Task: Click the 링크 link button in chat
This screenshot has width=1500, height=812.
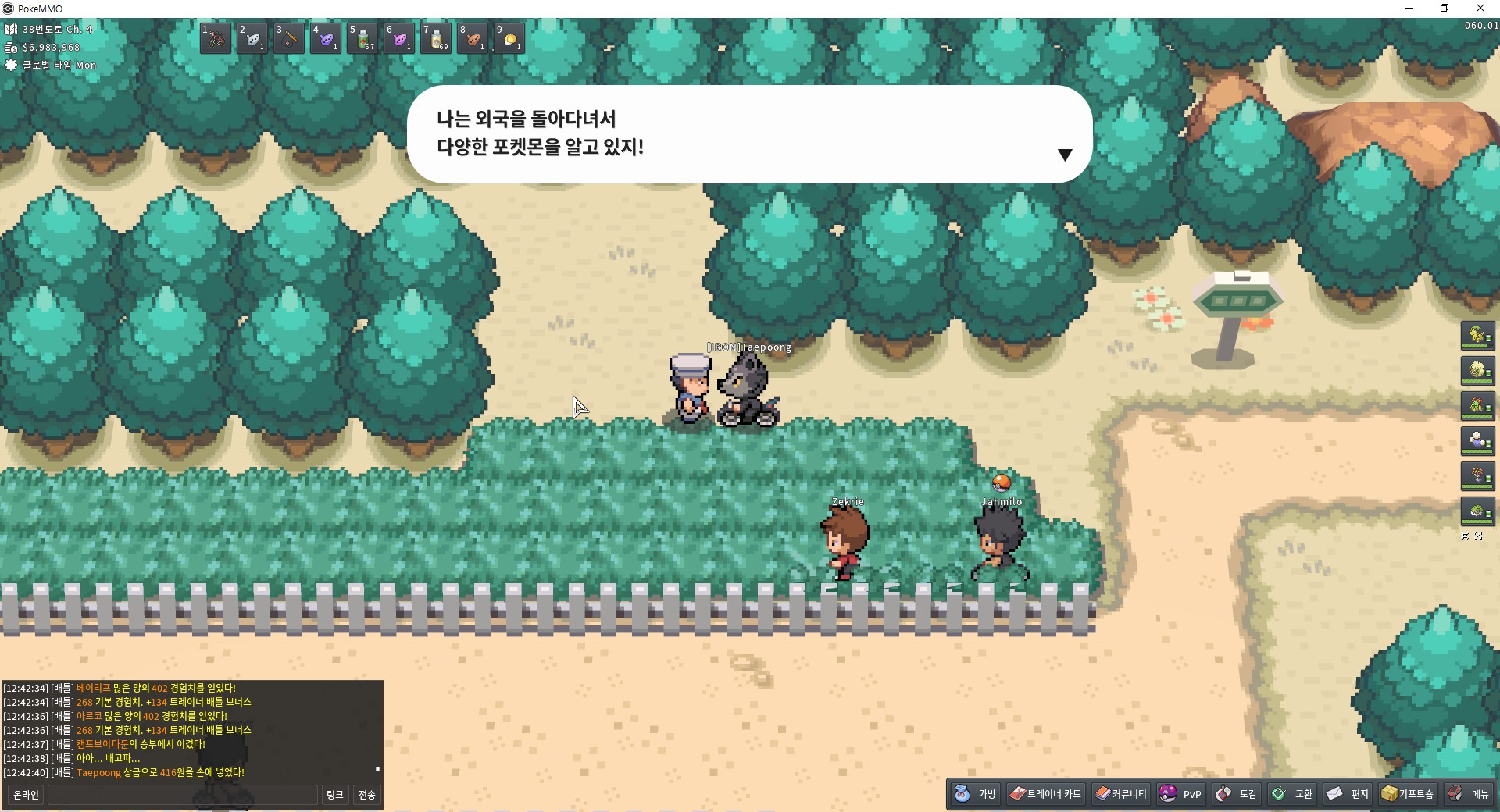Action: pos(334,795)
